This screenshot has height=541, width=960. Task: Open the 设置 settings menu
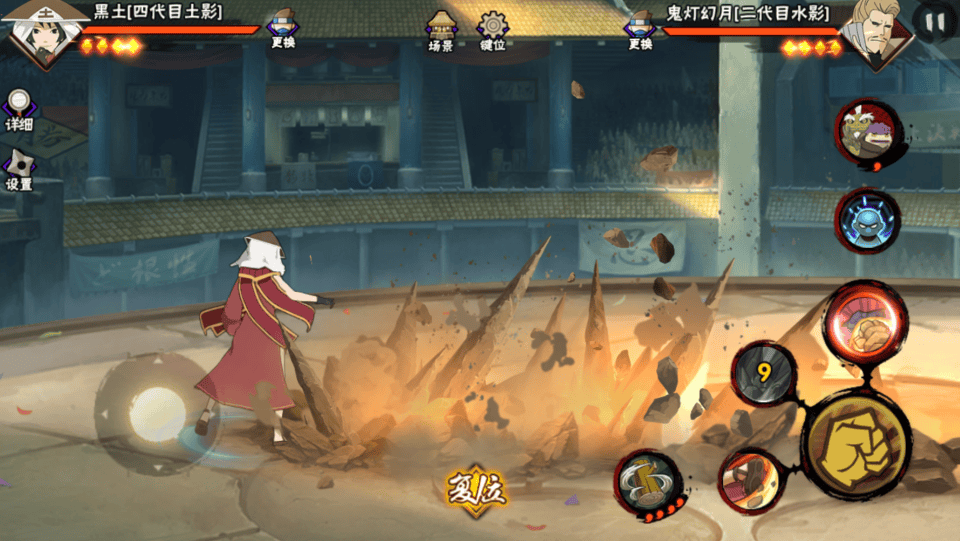tap(19, 169)
